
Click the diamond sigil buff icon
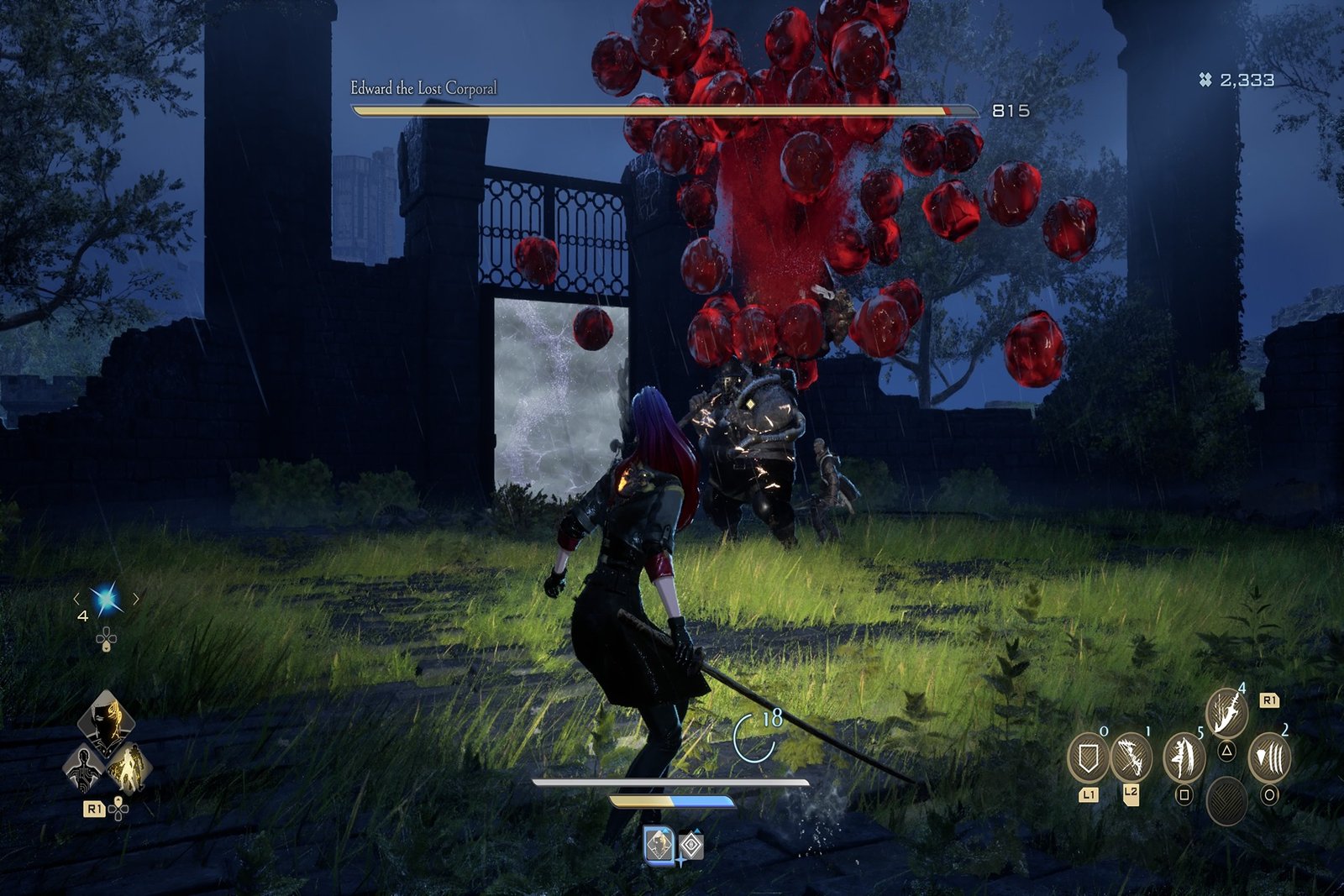click(x=691, y=844)
